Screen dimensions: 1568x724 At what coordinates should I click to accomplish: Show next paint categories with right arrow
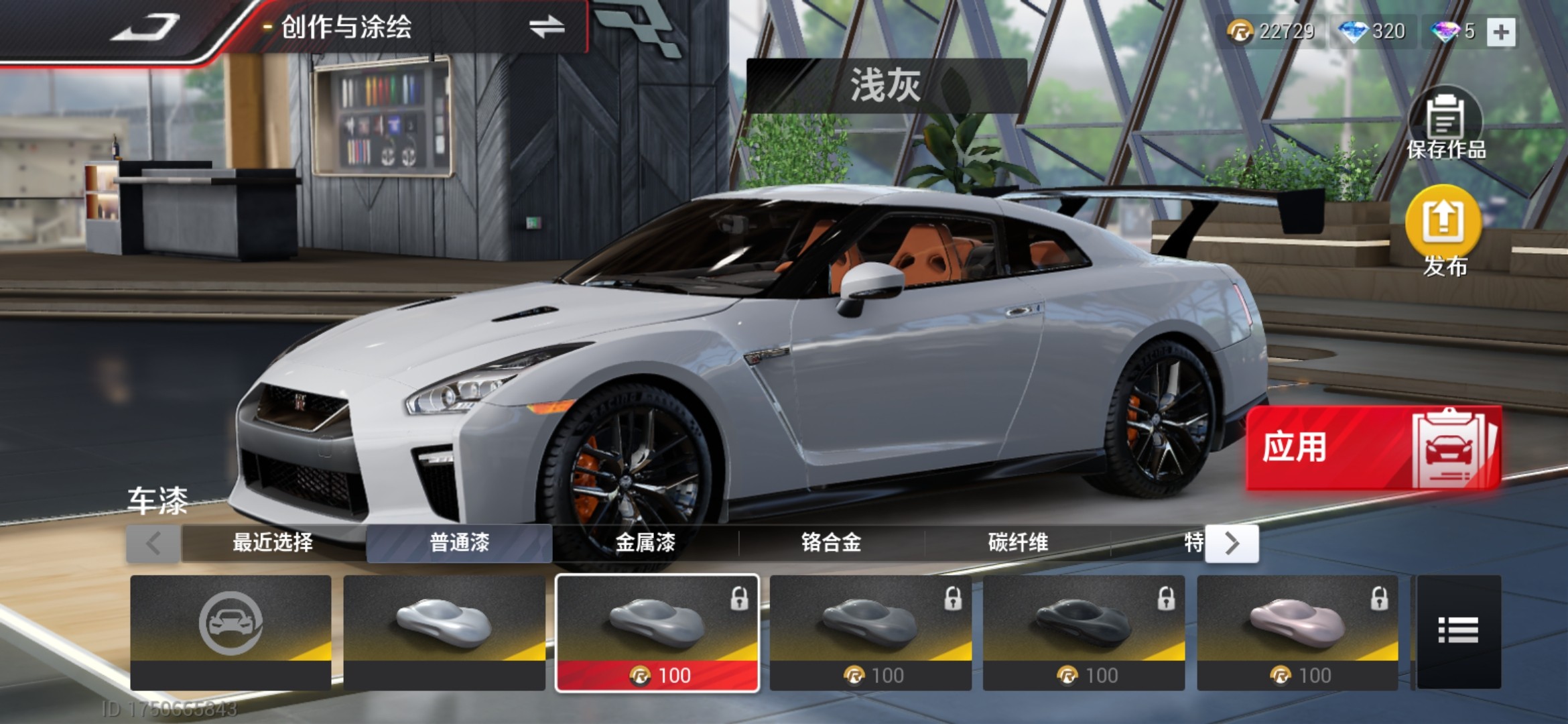coord(1232,544)
